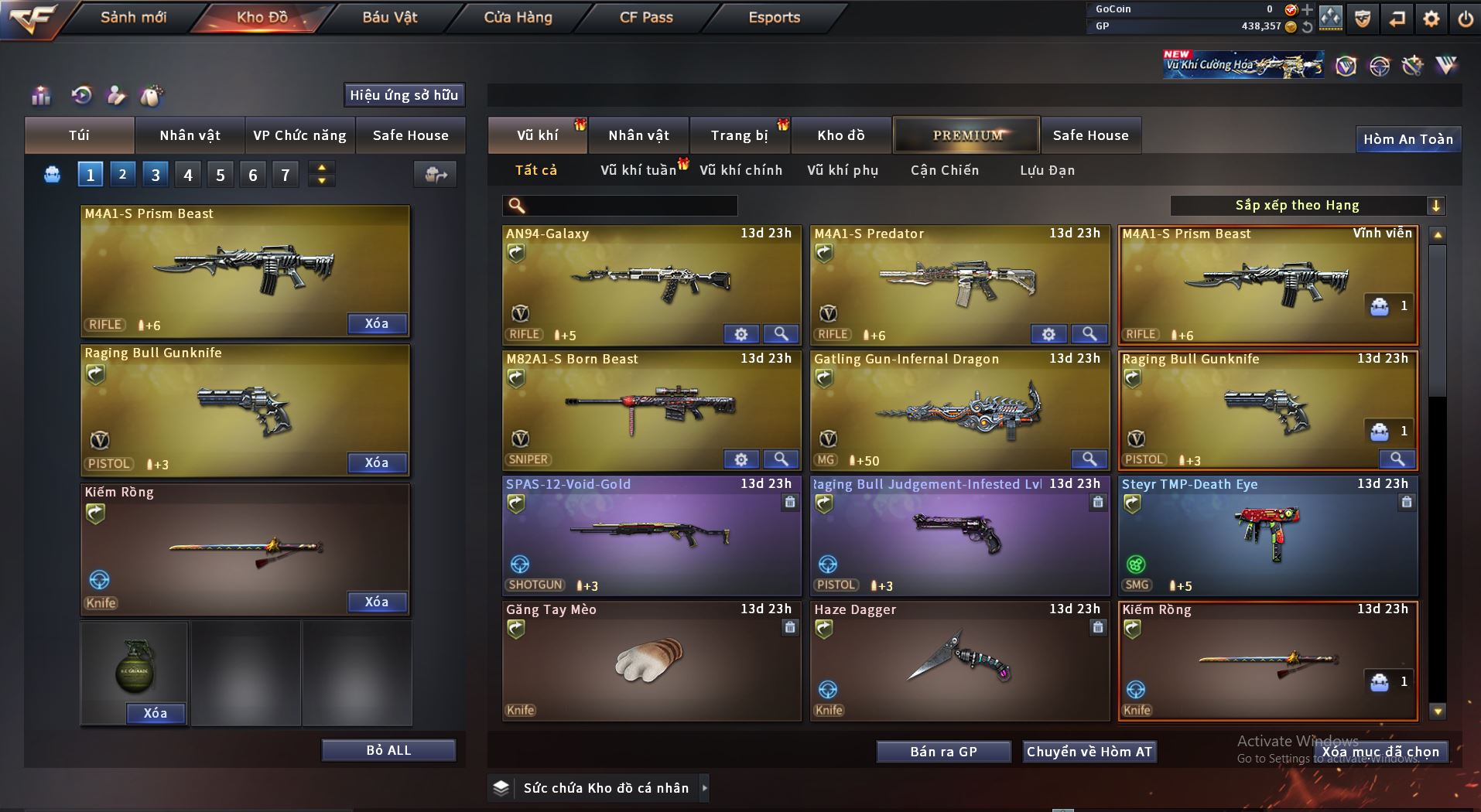Viewport: 1481px width, 812px height.
Task: Go to the Báu Vật menu
Action: point(390,17)
